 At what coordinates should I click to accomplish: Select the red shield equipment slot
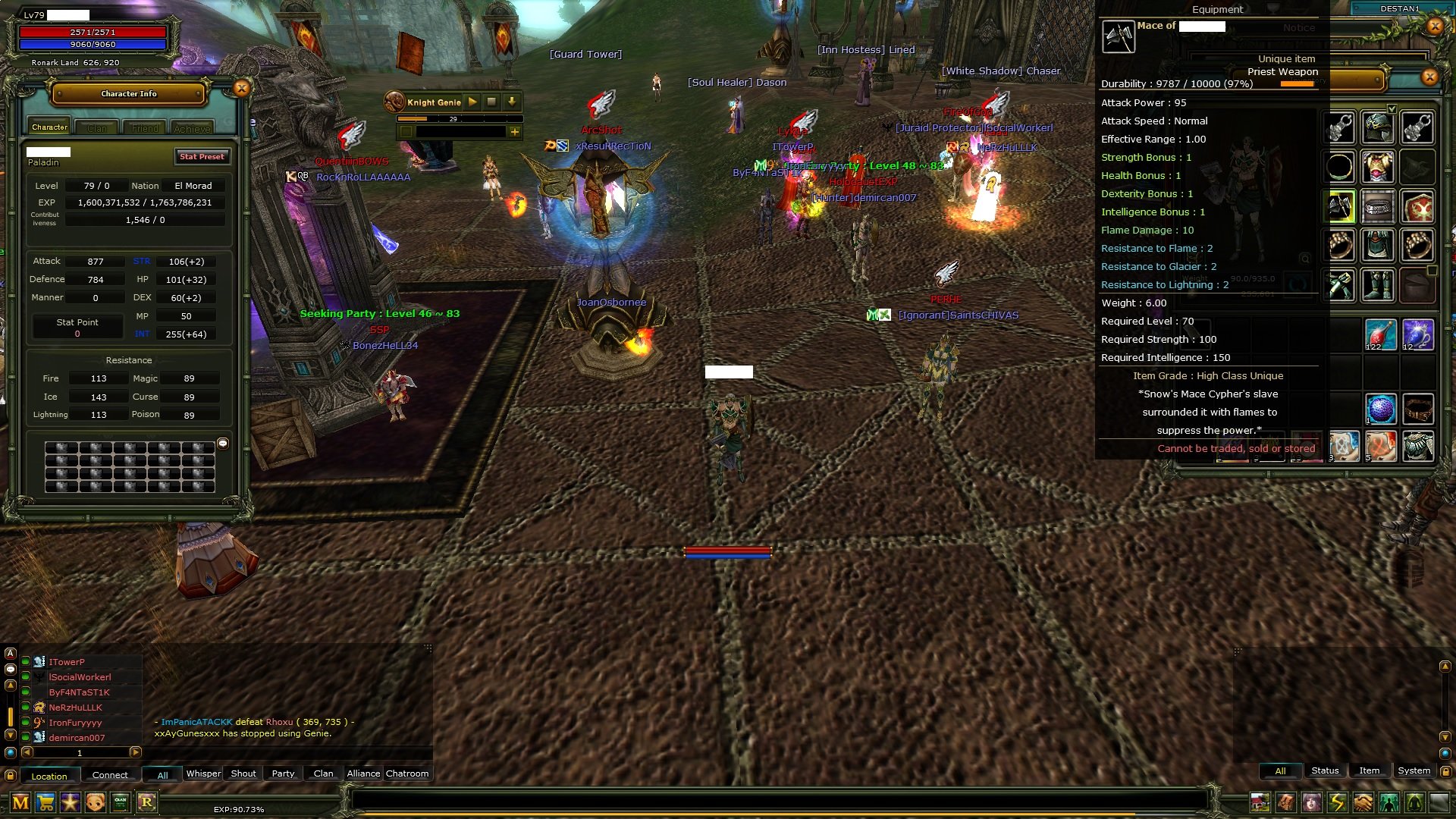pos(1417,206)
